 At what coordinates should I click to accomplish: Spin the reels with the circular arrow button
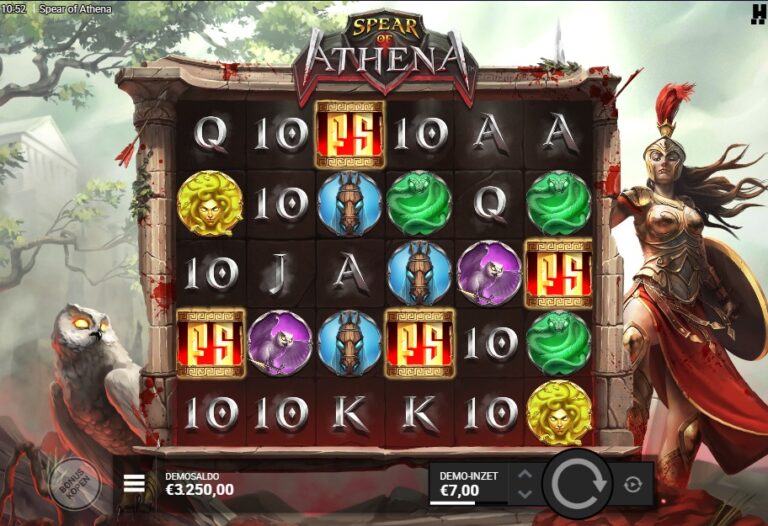pyautogui.click(x=575, y=485)
